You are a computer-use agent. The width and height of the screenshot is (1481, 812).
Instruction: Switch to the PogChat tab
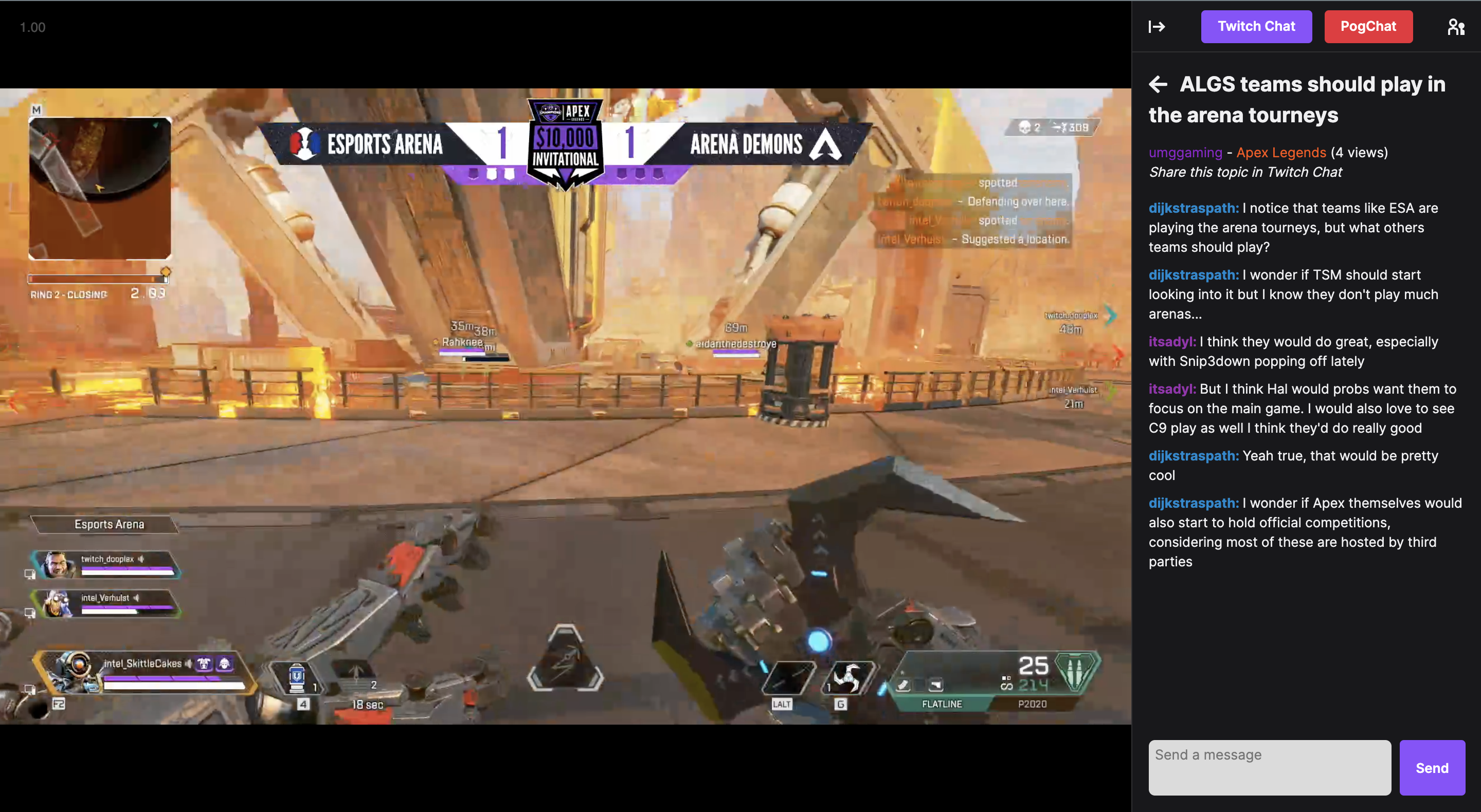click(1368, 26)
